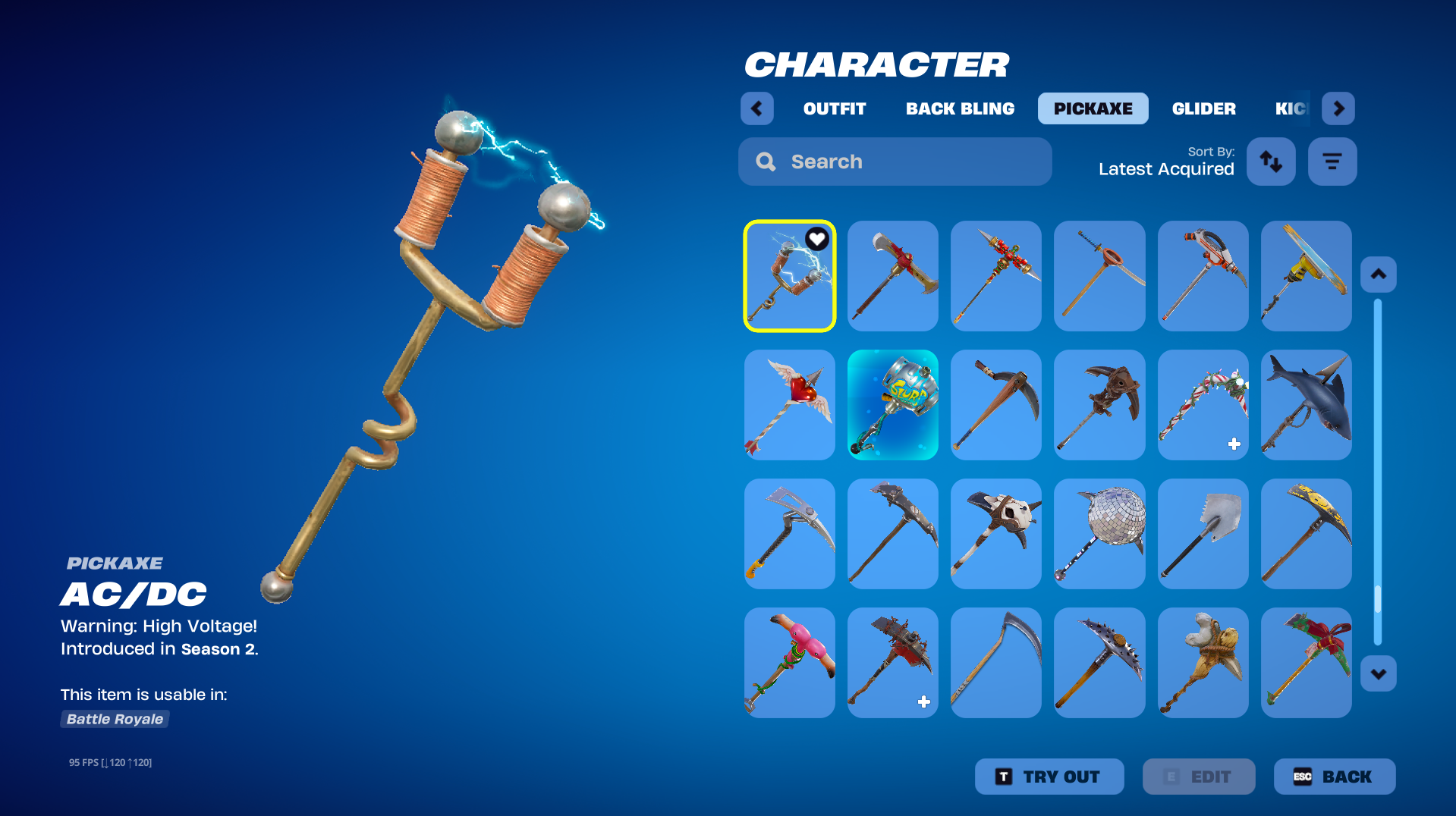1456x816 pixels.
Task: Pick the candy cane pickaxe
Action: coord(1203,405)
